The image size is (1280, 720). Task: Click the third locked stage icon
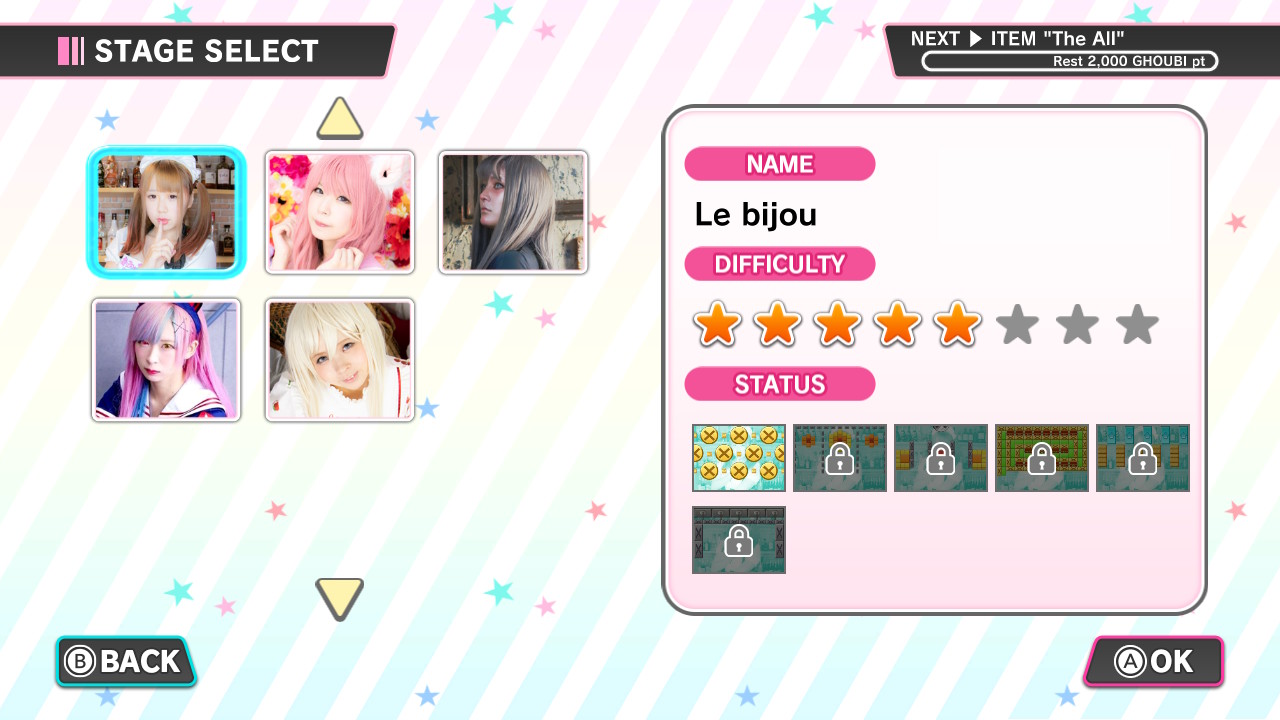941,458
